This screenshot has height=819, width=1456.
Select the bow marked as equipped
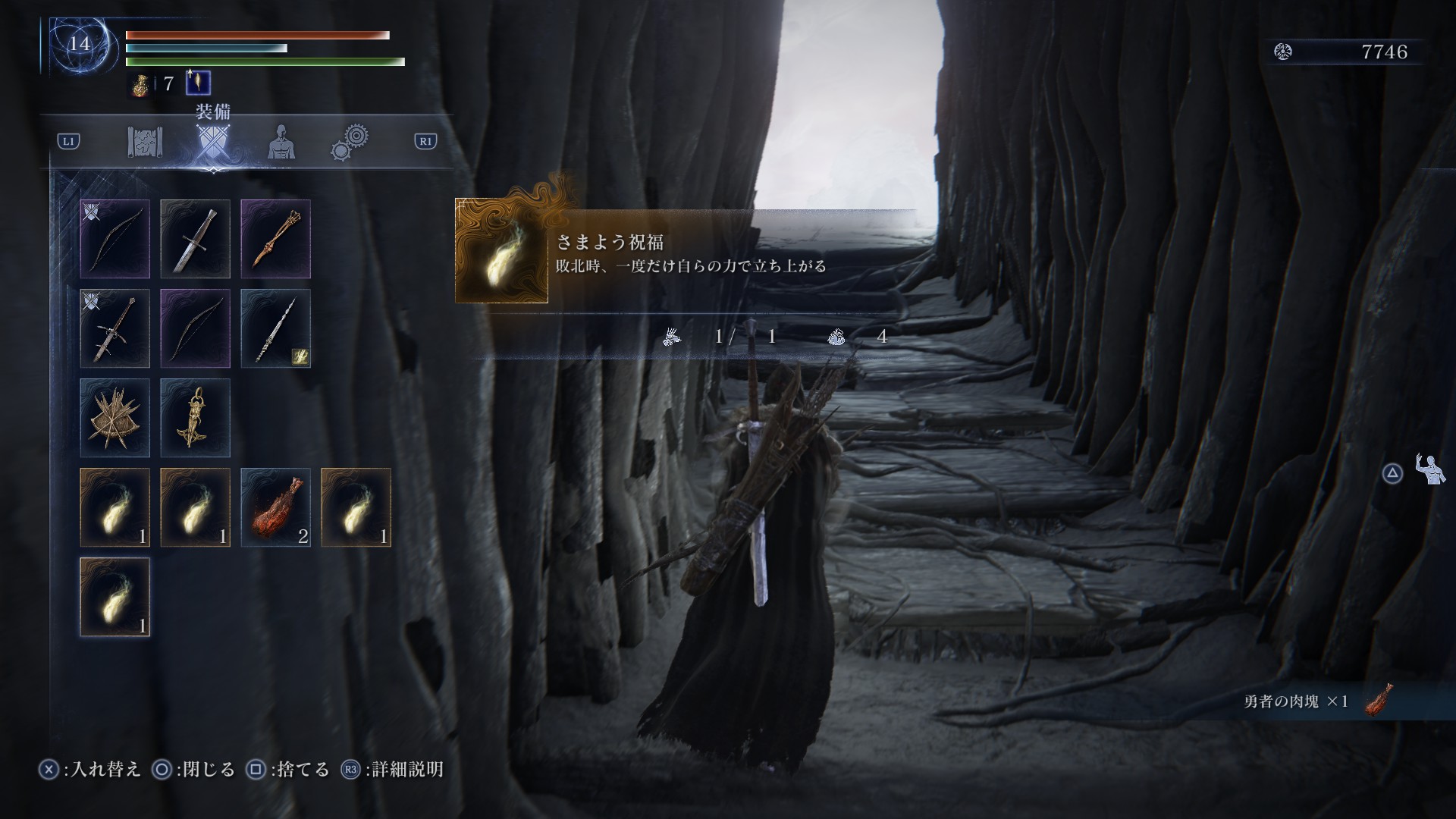[115, 239]
